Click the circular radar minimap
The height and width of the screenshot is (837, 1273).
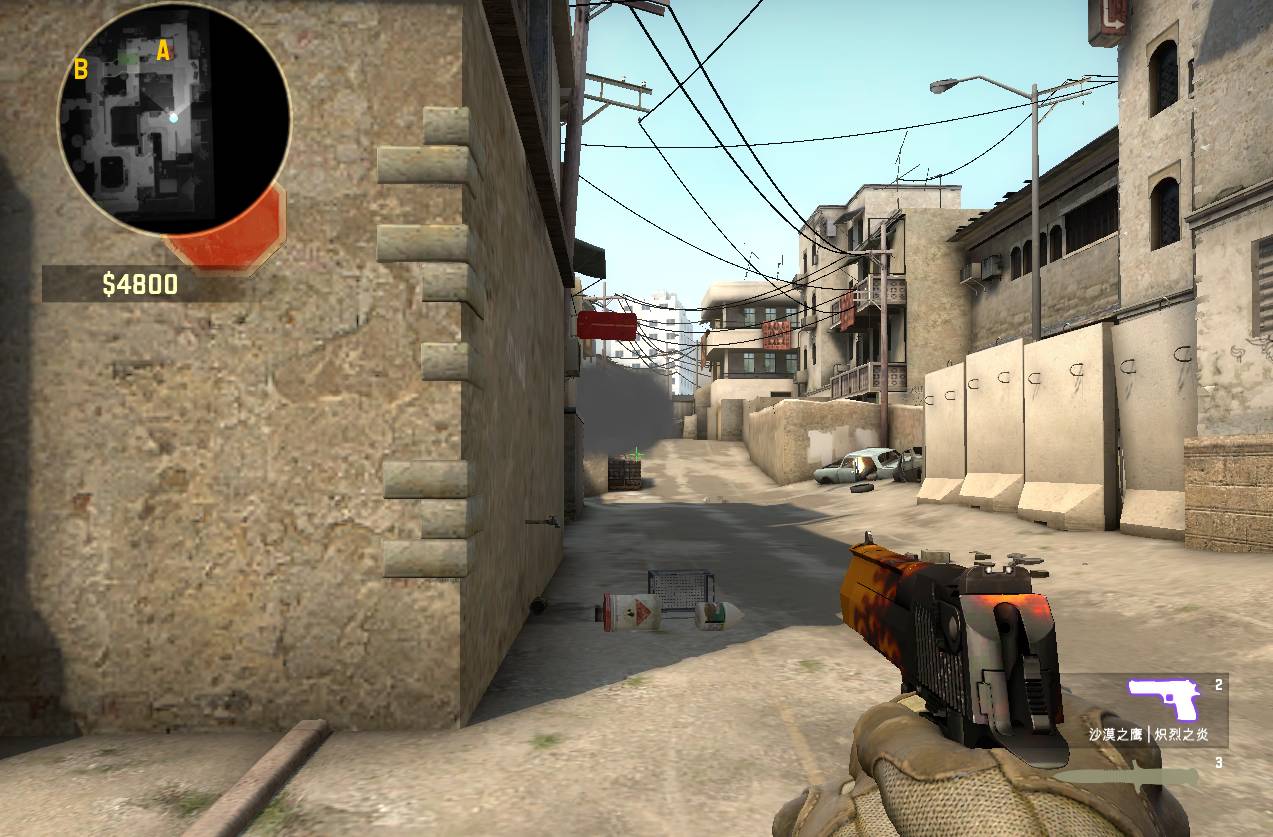(174, 120)
